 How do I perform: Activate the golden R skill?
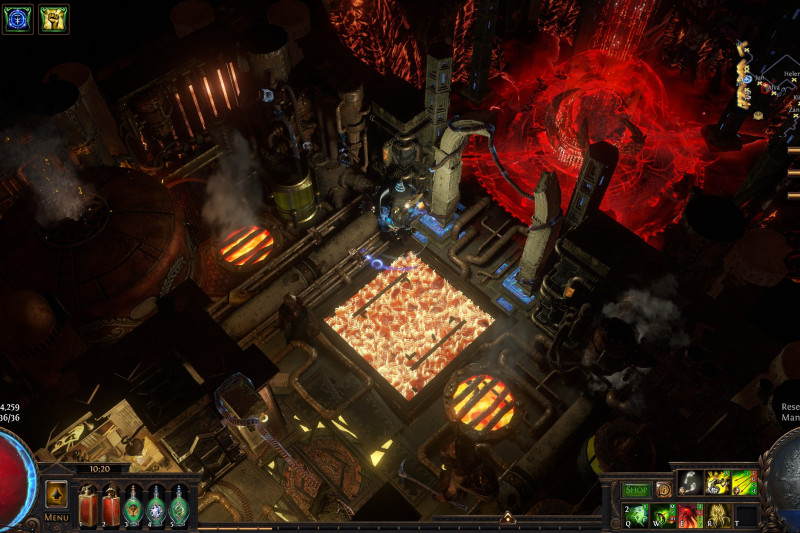718,516
